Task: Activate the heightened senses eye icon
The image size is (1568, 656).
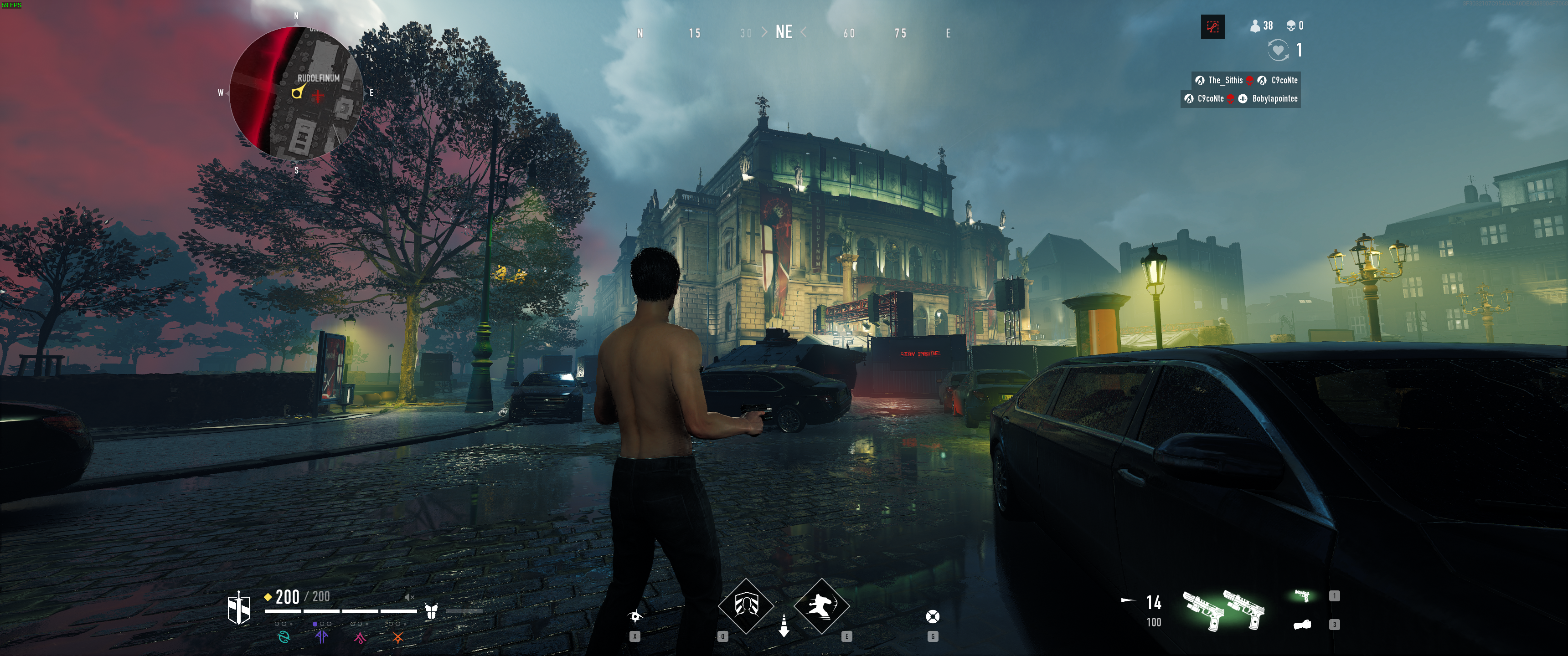Action: (635, 617)
